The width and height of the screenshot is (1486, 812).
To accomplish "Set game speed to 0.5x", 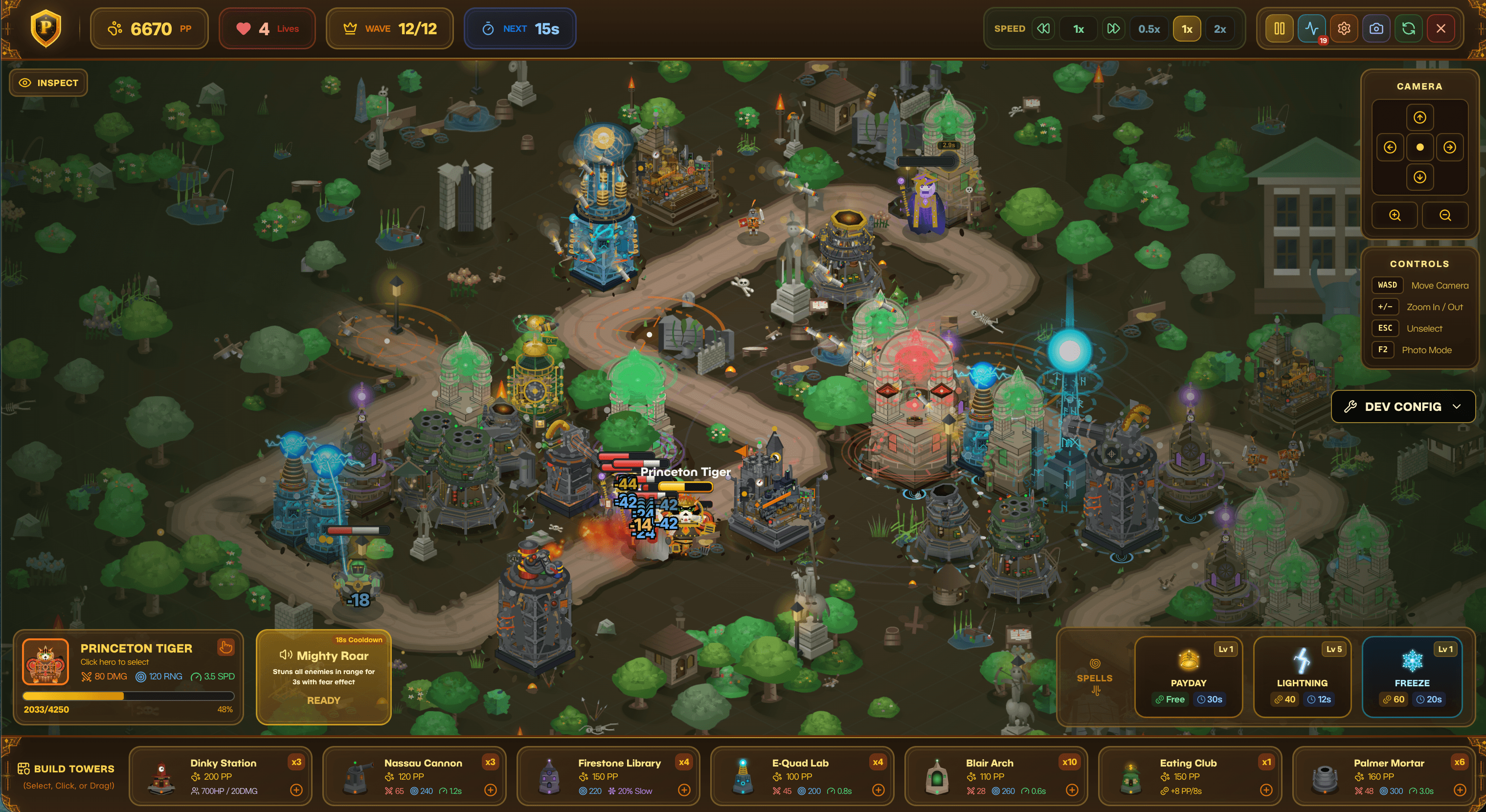I will pyautogui.click(x=1148, y=29).
